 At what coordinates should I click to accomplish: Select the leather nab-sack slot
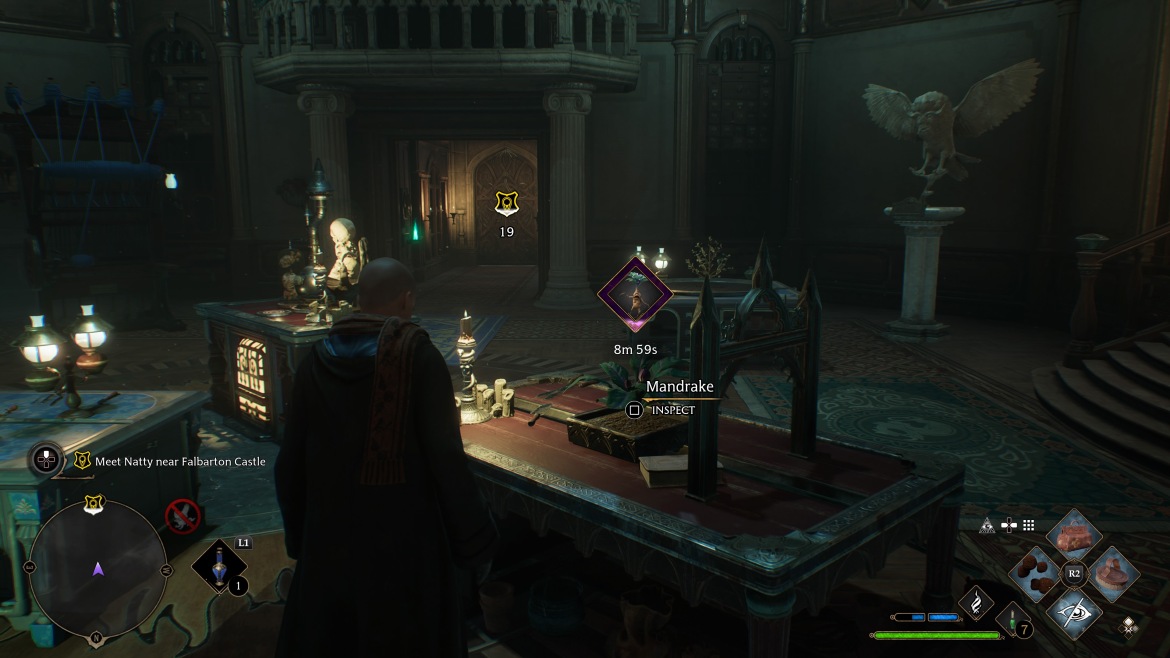1074,536
